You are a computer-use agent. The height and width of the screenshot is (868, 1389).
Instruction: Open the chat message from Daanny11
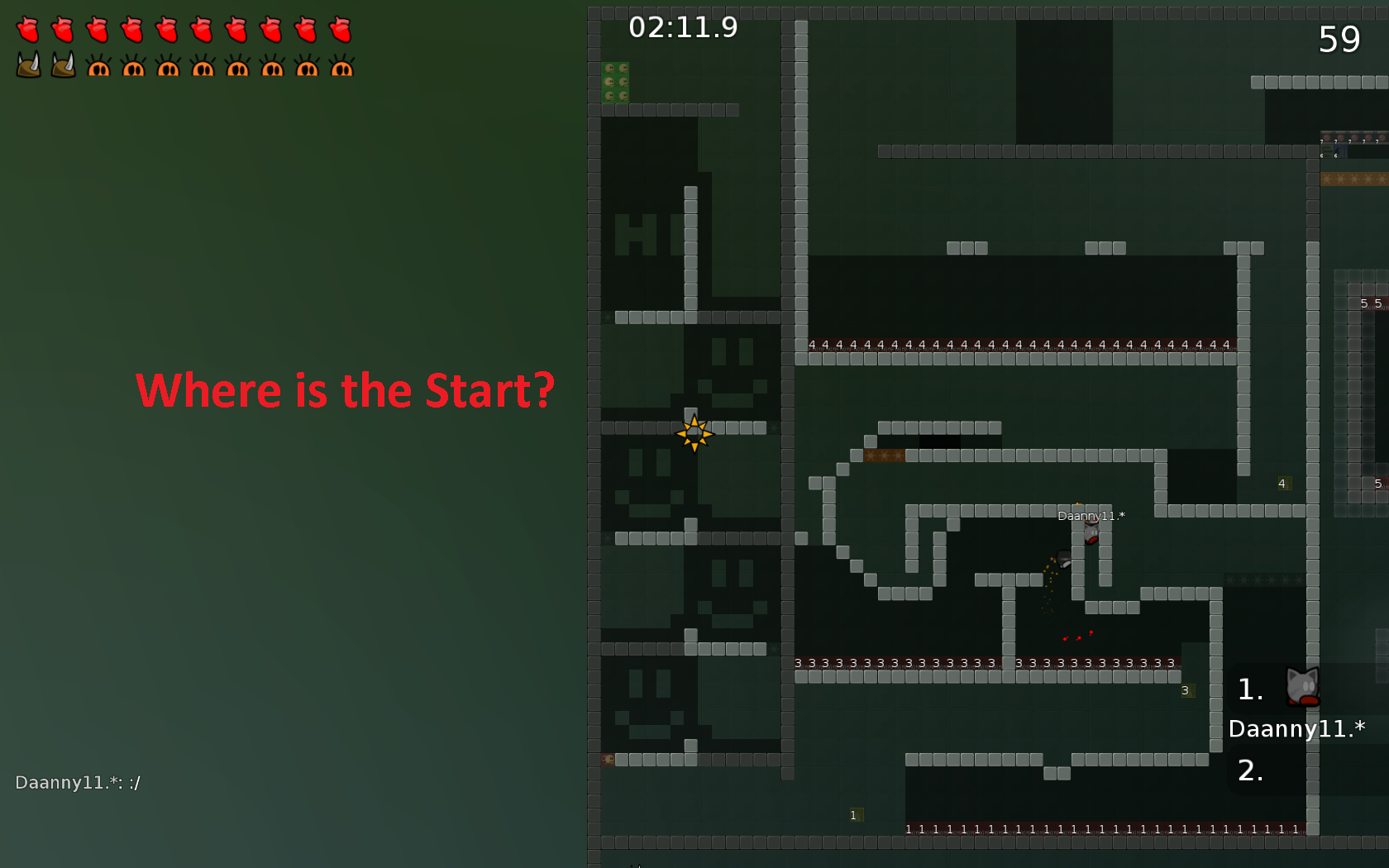[x=79, y=782]
